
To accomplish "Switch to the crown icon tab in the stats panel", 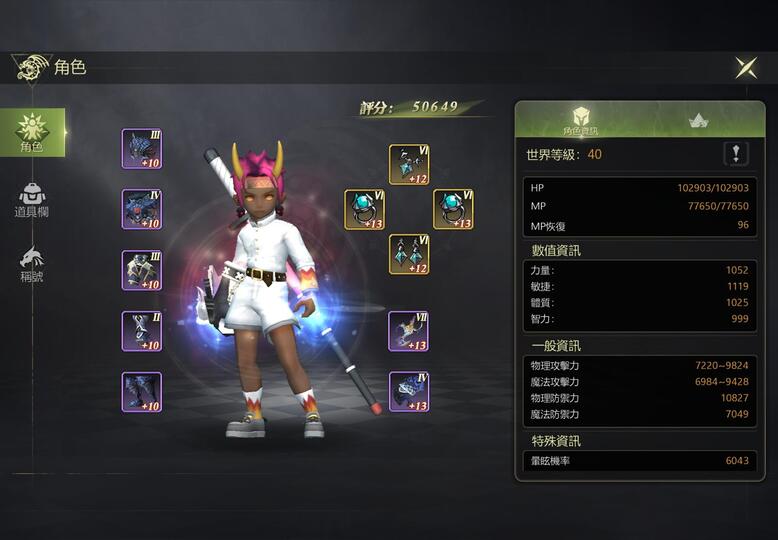I will point(699,120).
